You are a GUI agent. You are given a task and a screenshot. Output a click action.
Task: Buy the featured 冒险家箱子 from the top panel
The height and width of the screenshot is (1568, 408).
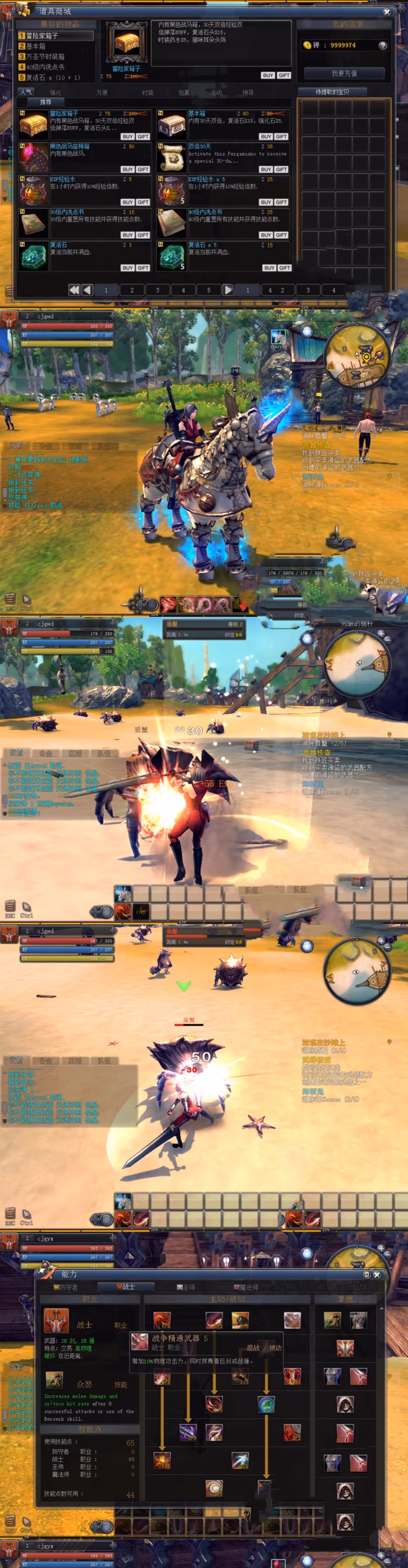tap(267, 75)
